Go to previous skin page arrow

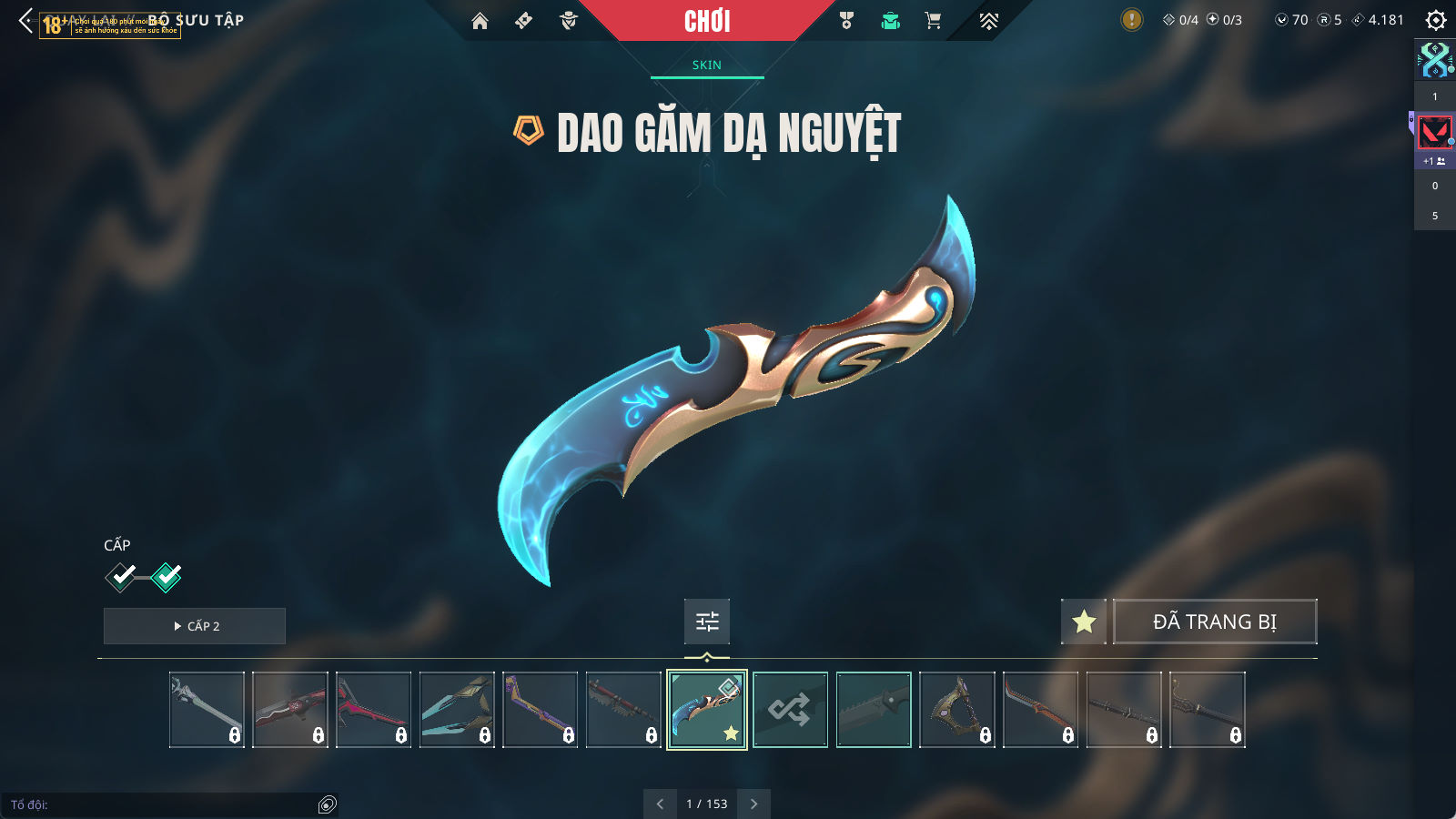tap(660, 804)
